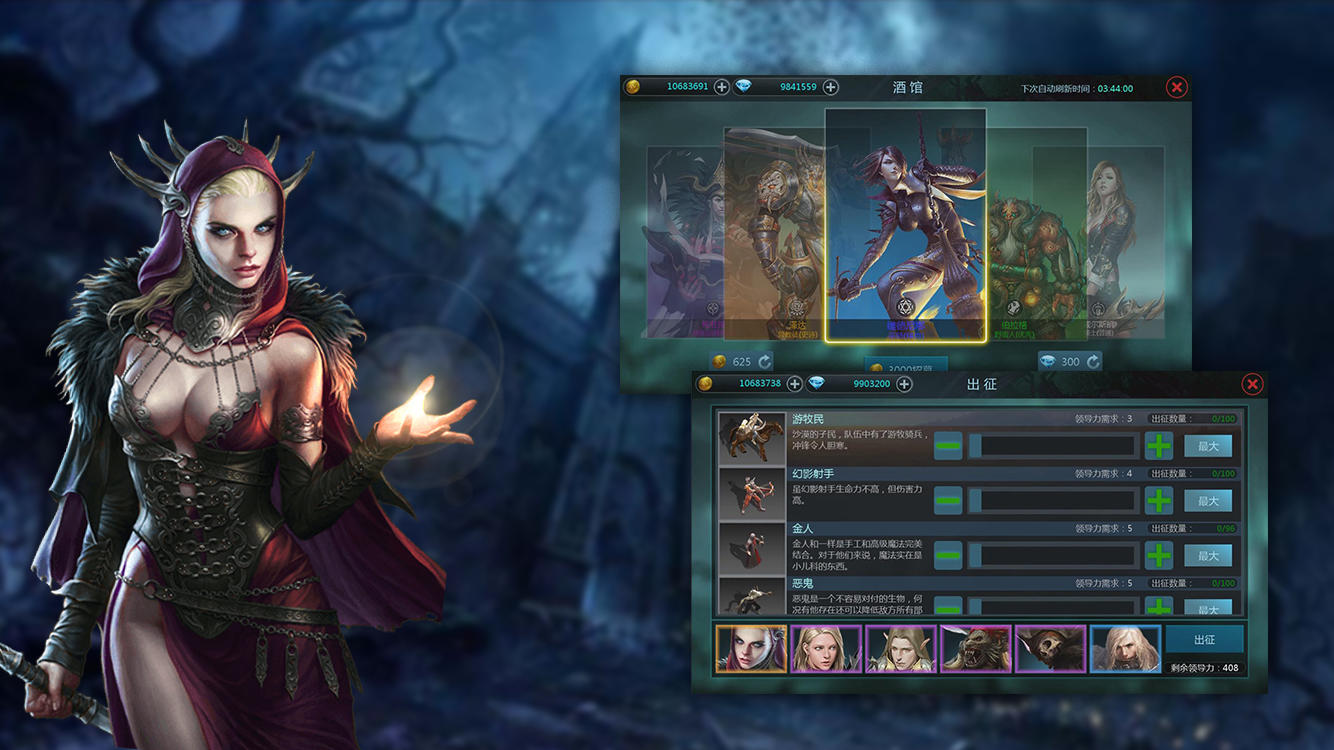Increase 游牧民 troop count with the plus button
1334x750 pixels.
click(x=1158, y=446)
